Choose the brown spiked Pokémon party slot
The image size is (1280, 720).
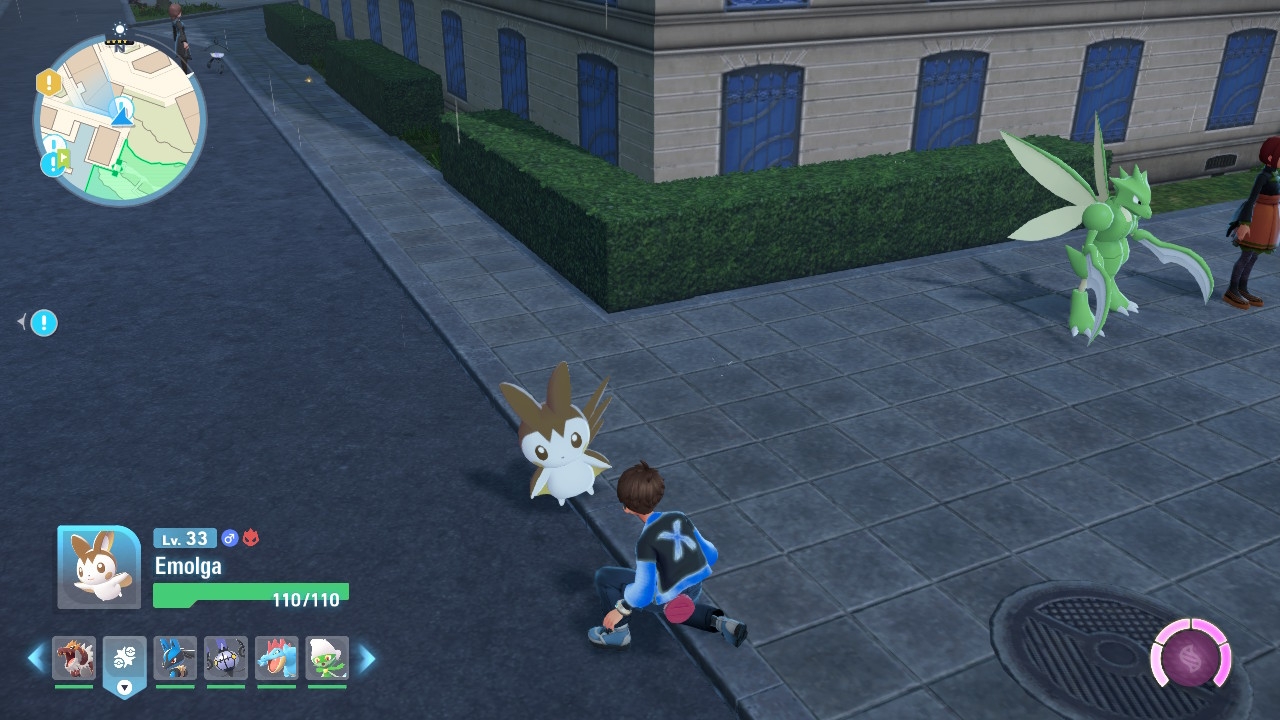pyautogui.click(x=74, y=659)
